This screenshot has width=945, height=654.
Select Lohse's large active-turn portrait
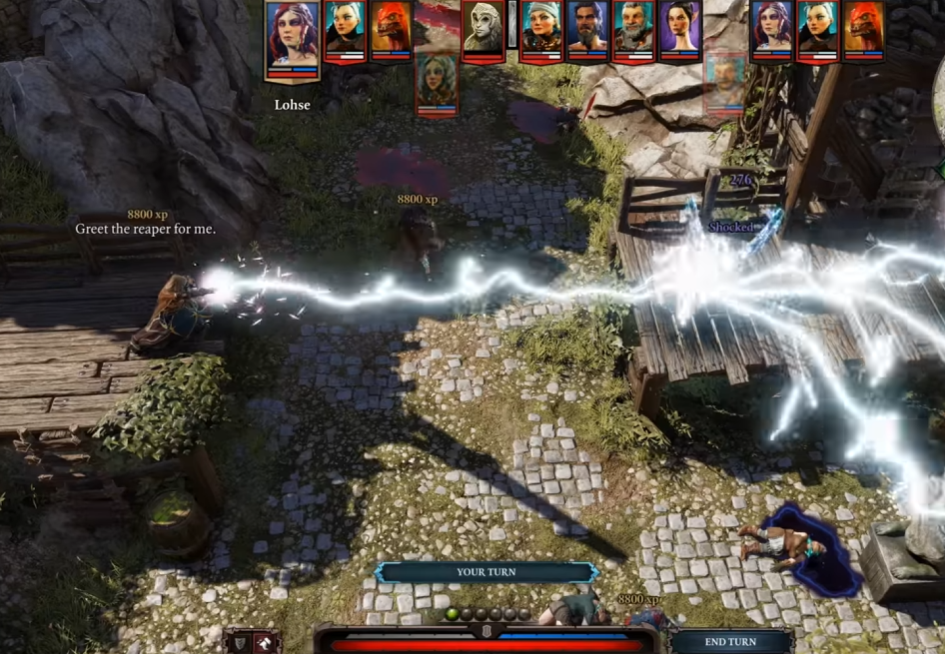pos(293,39)
